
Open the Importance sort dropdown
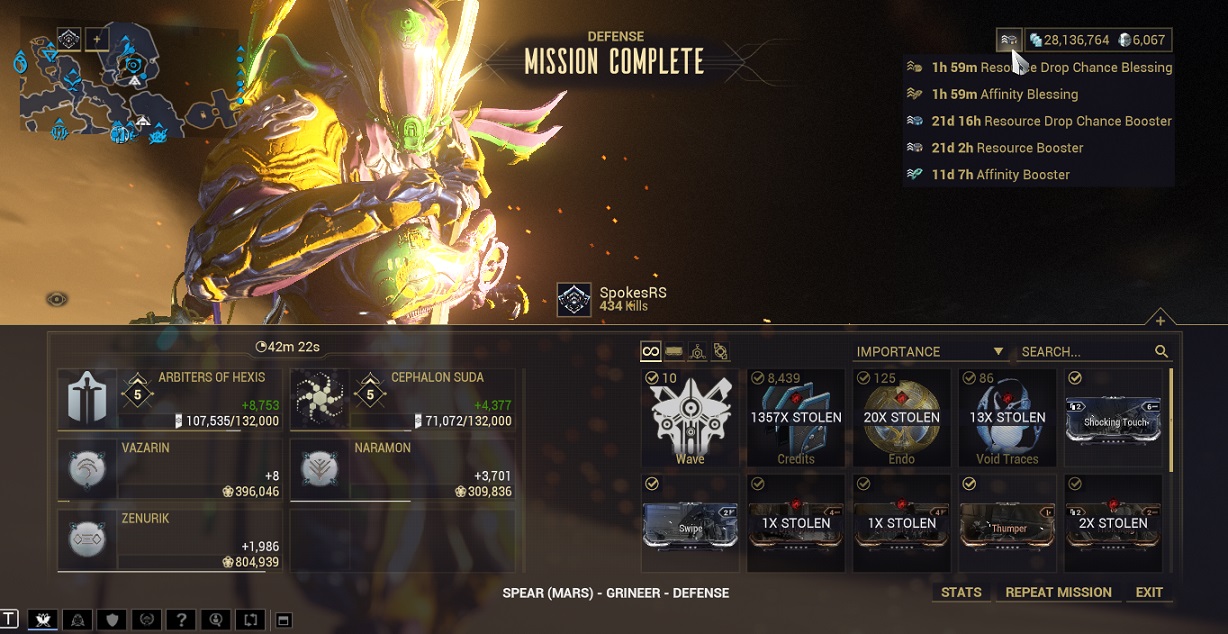(930, 352)
